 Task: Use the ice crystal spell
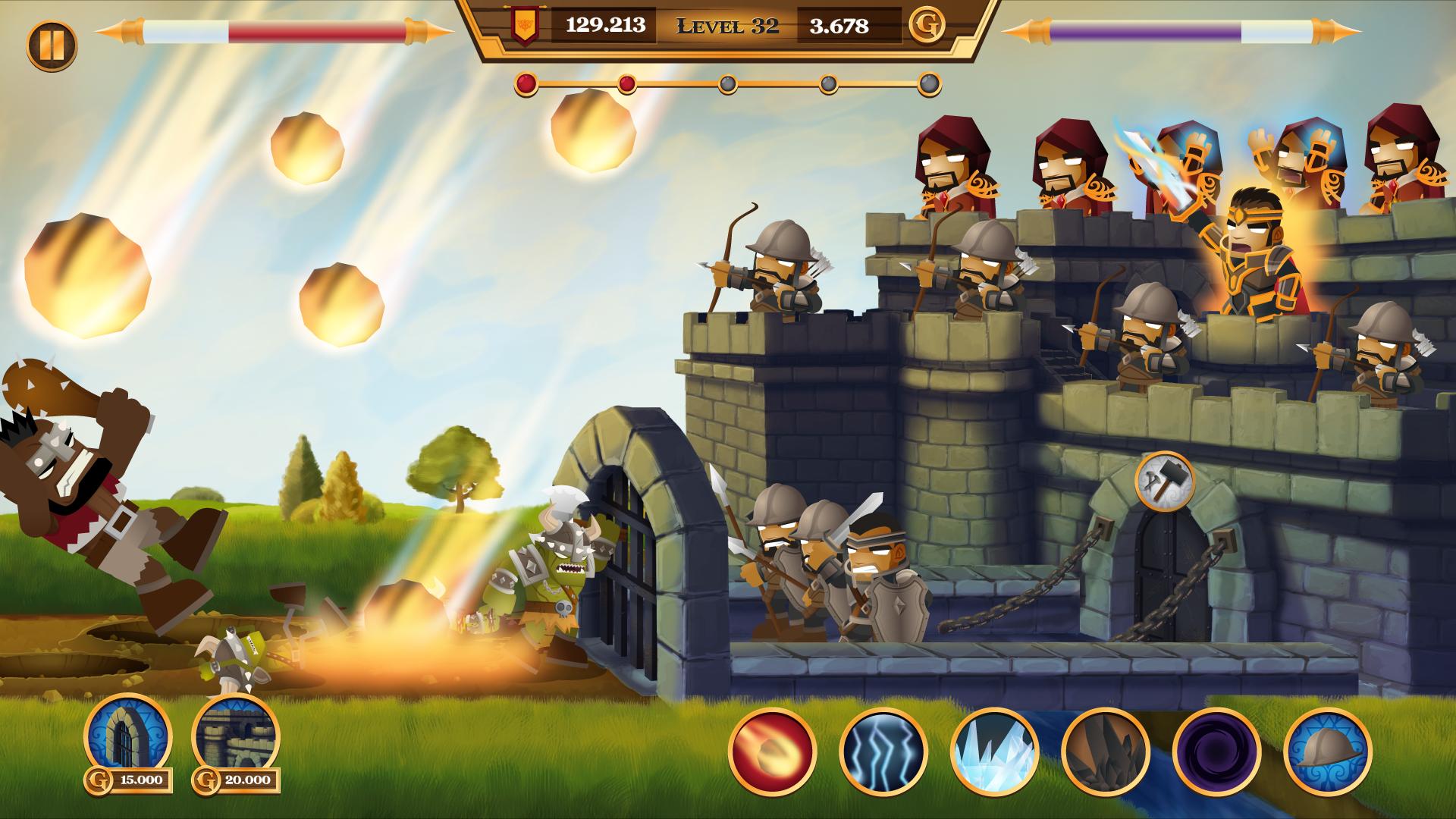[994, 752]
